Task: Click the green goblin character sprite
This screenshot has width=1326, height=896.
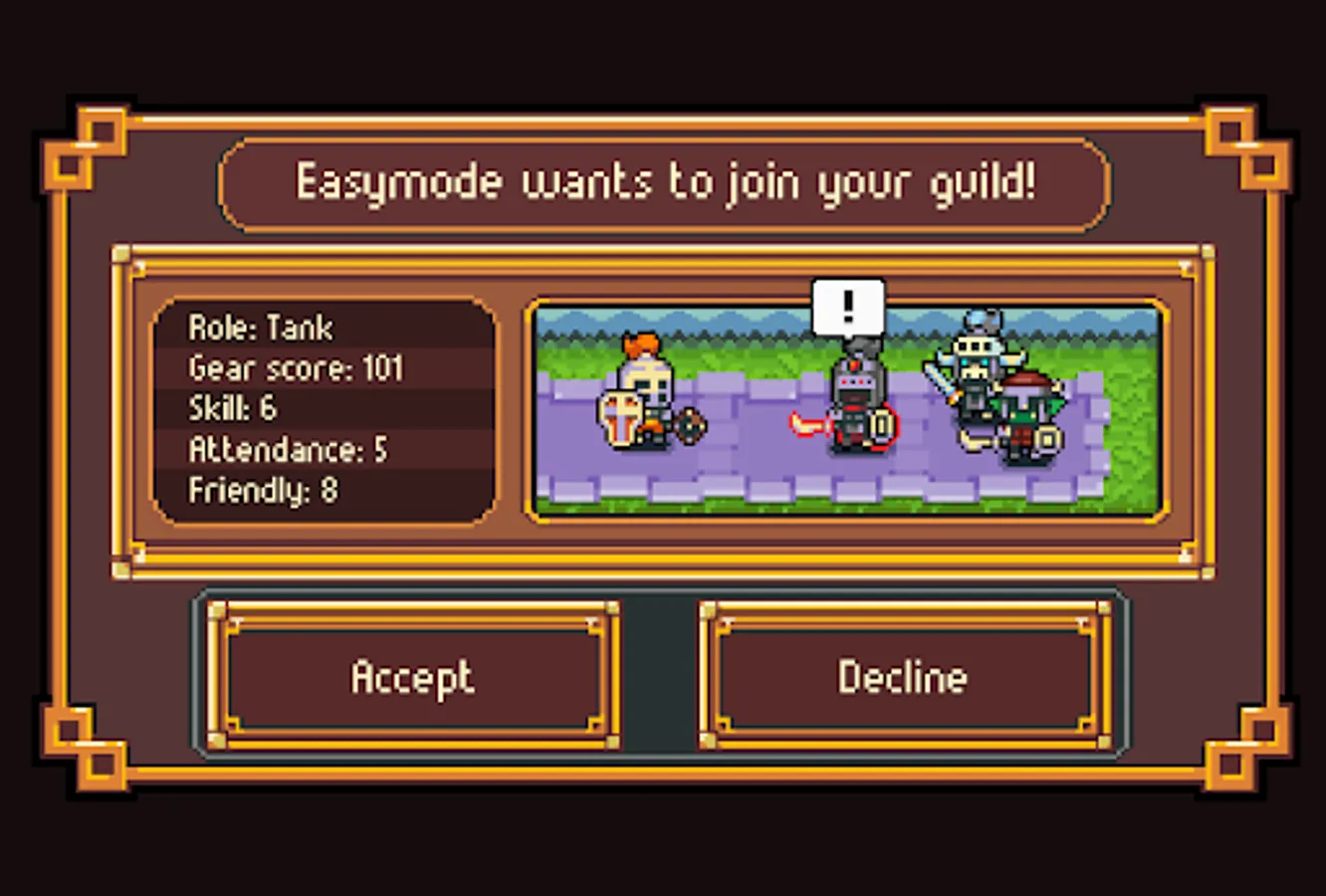Action: coord(1025,418)
